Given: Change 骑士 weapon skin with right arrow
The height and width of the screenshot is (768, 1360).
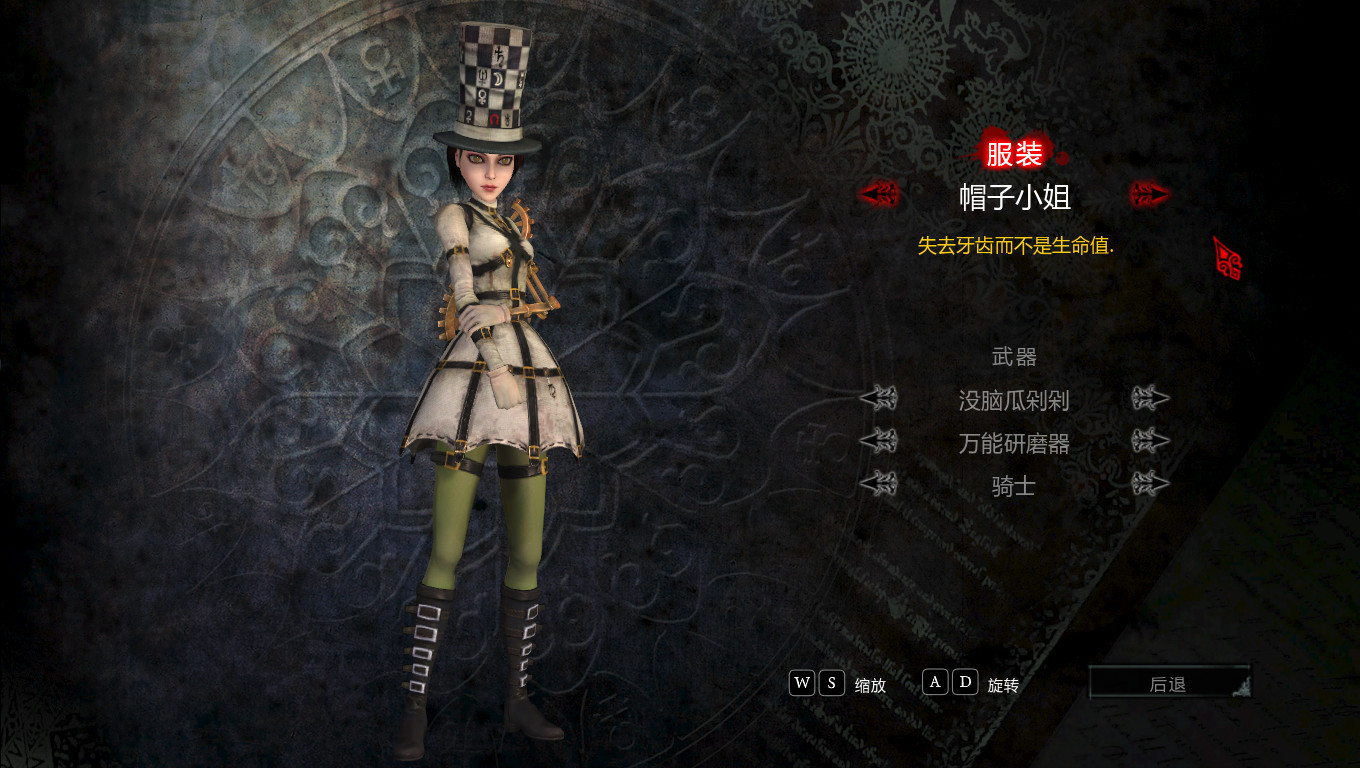Looking at the screenshot, I should pos(1150,485).
